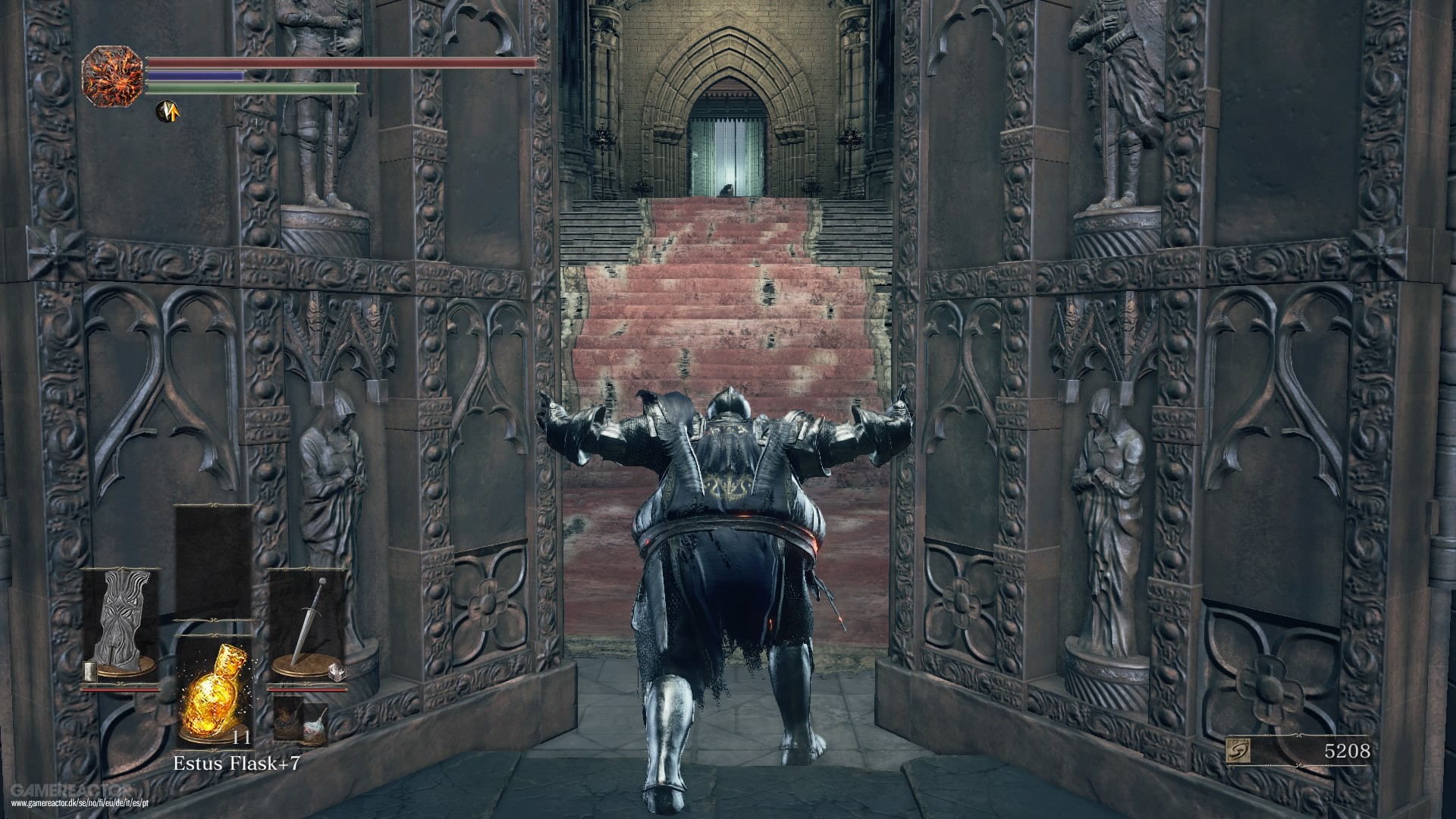This screenshot has height=819, width=1456.
Task: Click the shield icon beside the dagger slot
Action: tap(337, 672)
